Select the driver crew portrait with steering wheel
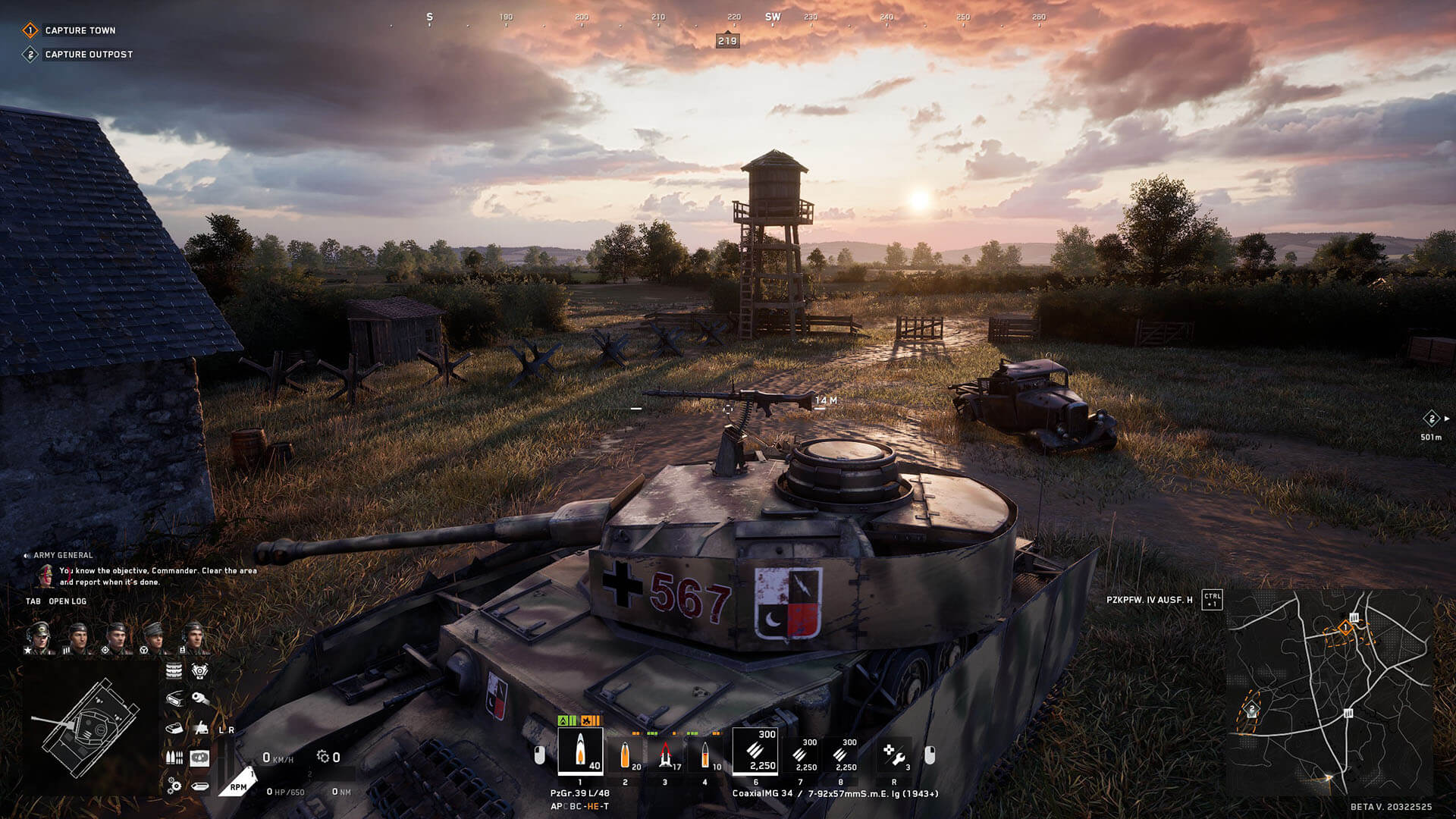1456x819 pixels. pos(154,638)
